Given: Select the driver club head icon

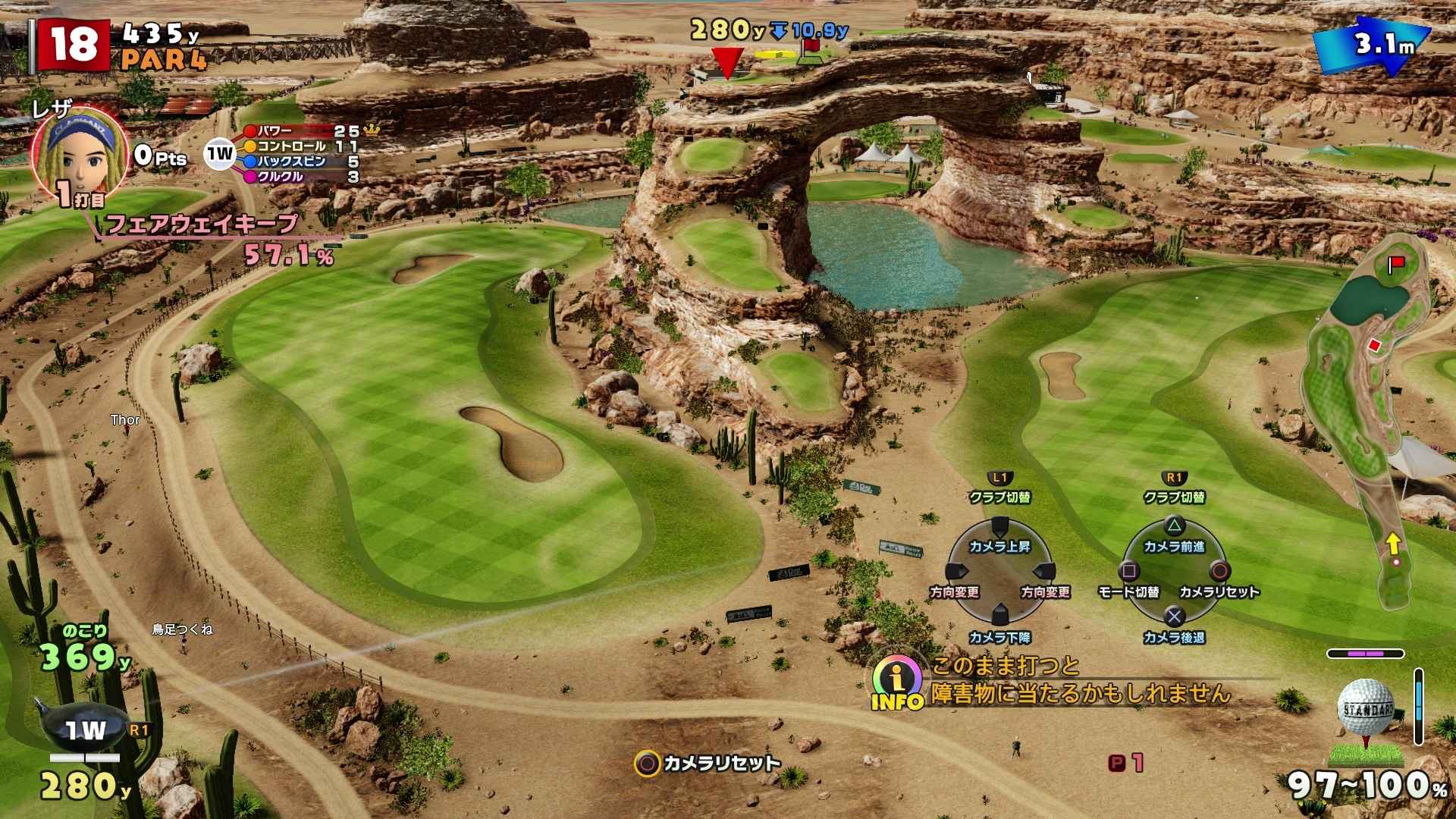Looking at the screenshot, I should 83,730.
